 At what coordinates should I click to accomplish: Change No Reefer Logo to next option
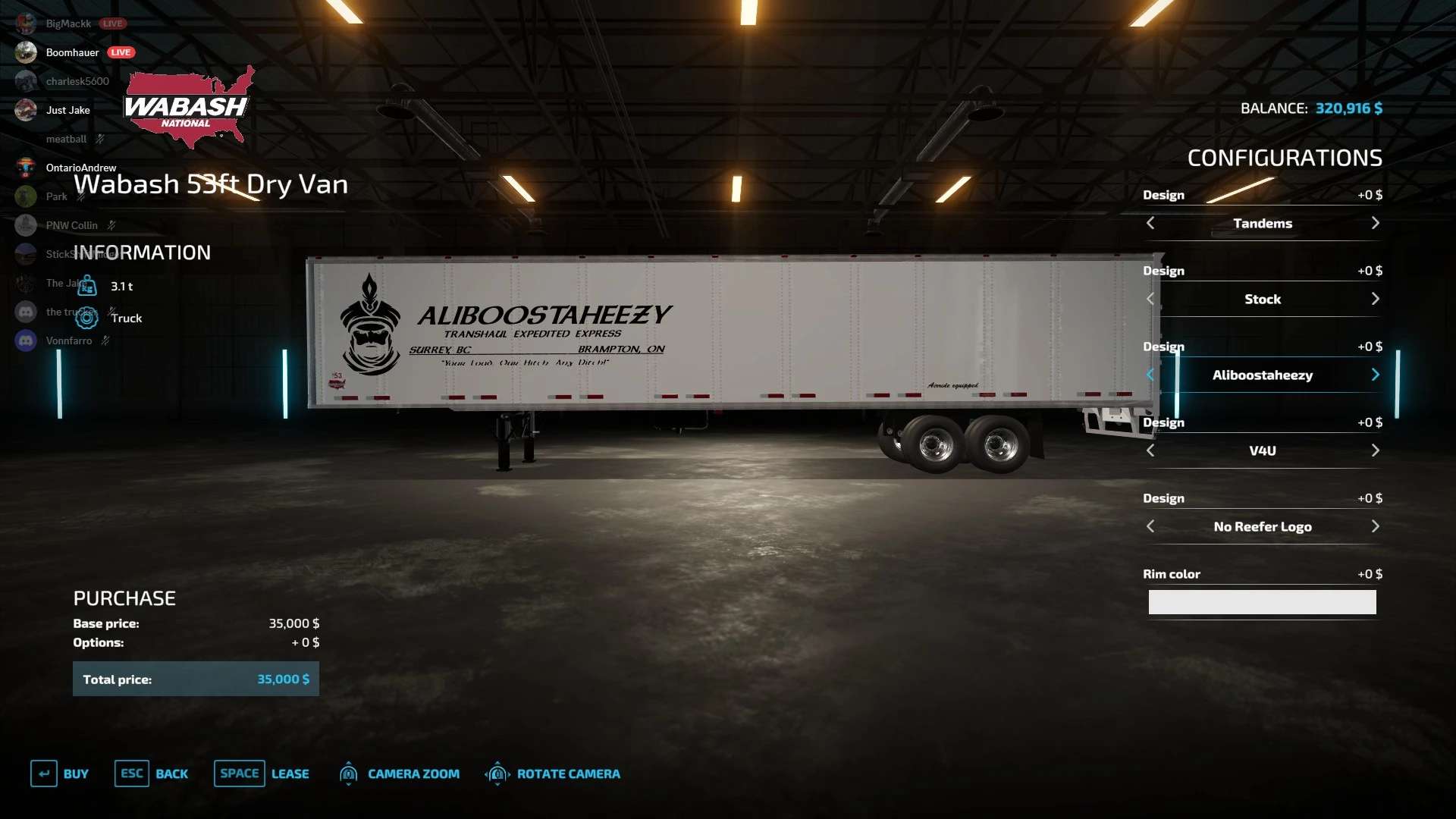coord(1375,526)
